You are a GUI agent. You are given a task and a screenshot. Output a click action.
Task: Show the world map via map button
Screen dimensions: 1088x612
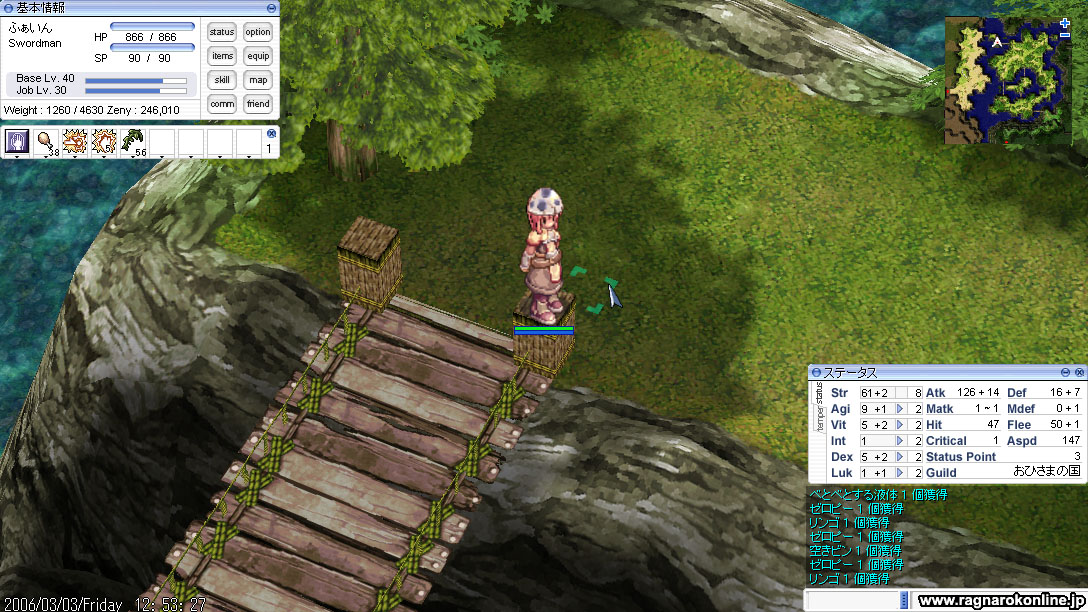click(258, 80)
